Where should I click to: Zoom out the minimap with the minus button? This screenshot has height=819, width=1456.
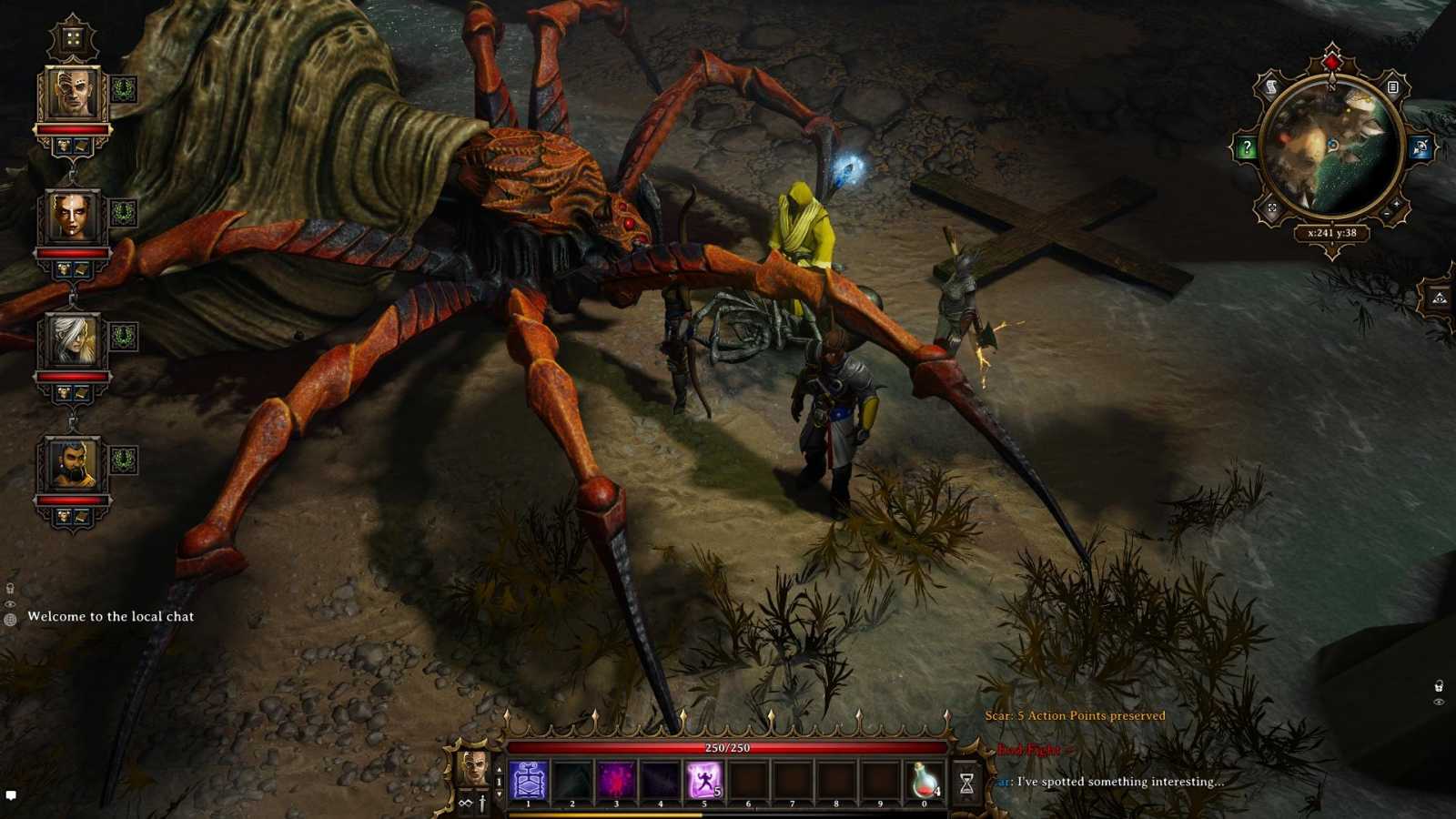tap(1387, 213)
